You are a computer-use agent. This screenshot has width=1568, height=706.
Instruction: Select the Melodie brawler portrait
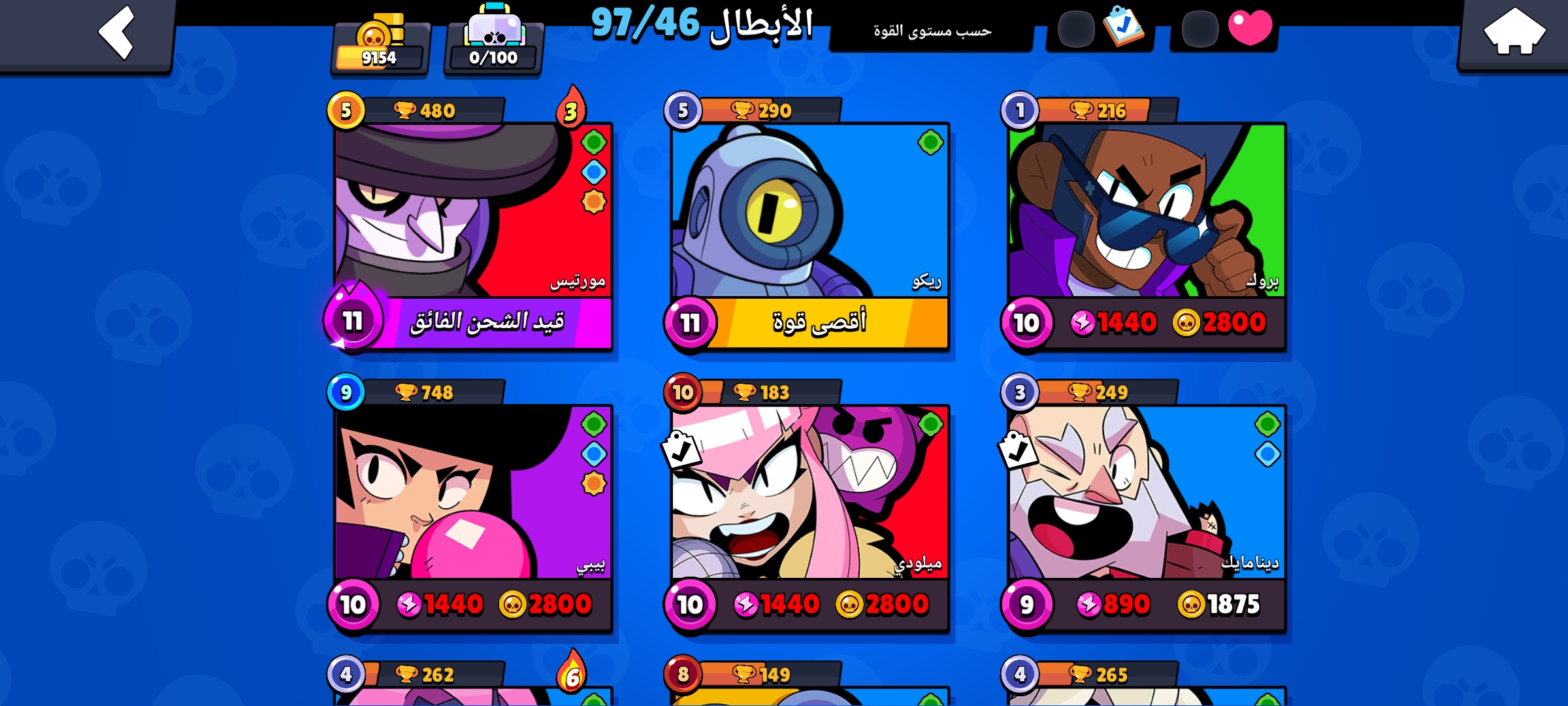tap(809, 497)
